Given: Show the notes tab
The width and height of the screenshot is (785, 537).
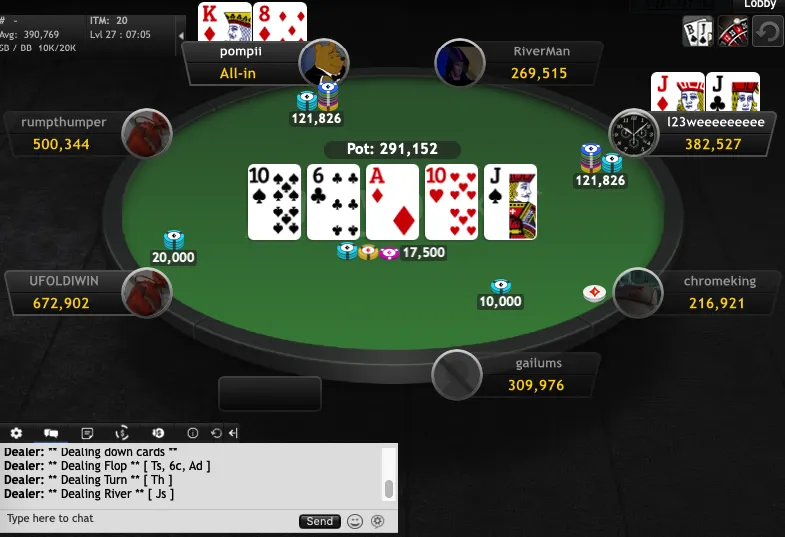Looking at the screenshot, I should tap(87, 433).
